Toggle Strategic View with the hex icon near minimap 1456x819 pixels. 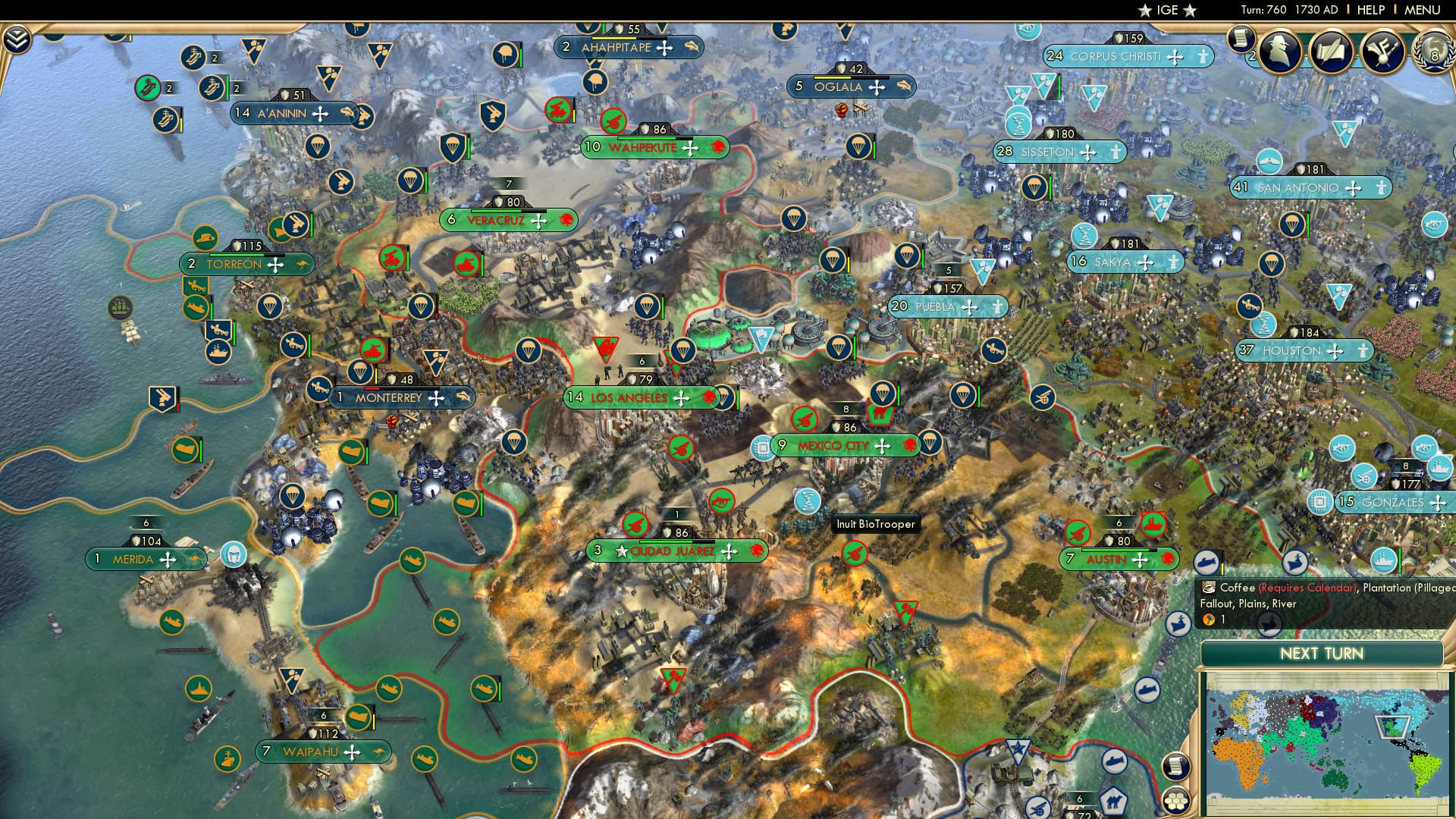tap(1175, 801)
